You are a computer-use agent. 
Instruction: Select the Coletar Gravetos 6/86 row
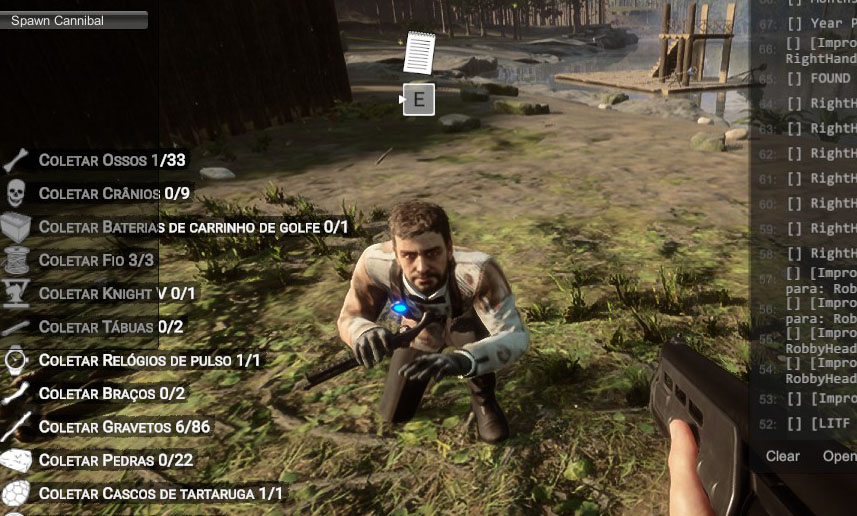point(124,427)
